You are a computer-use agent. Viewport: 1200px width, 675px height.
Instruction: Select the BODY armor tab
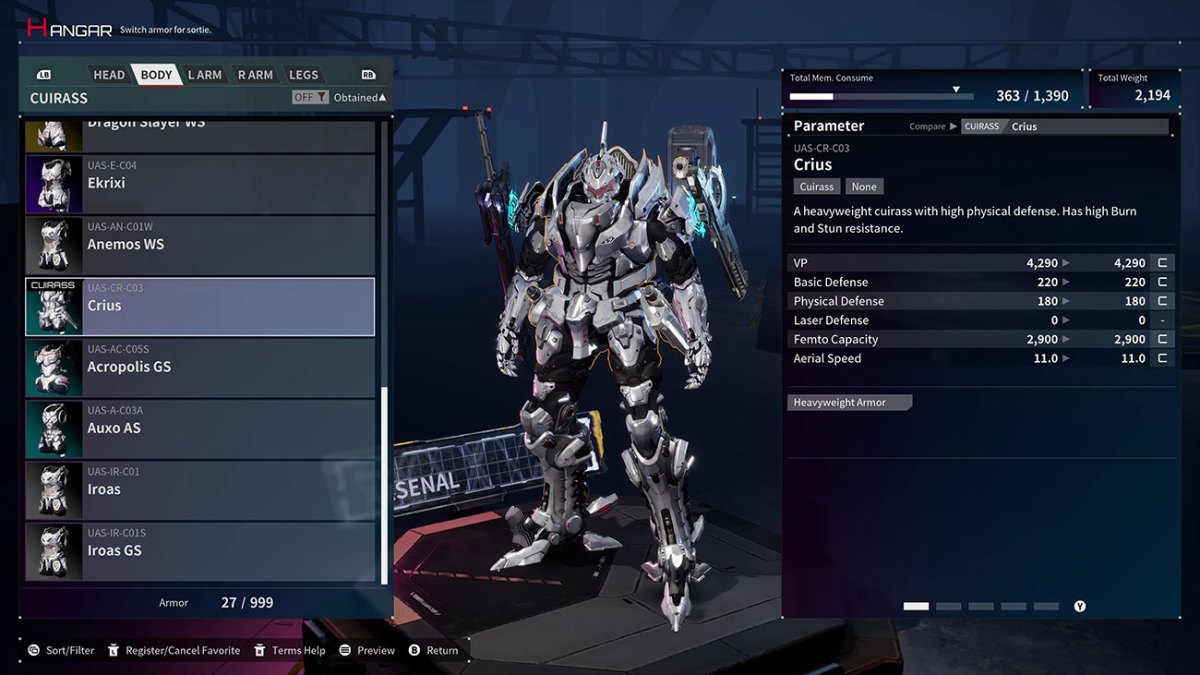(156, 75)
